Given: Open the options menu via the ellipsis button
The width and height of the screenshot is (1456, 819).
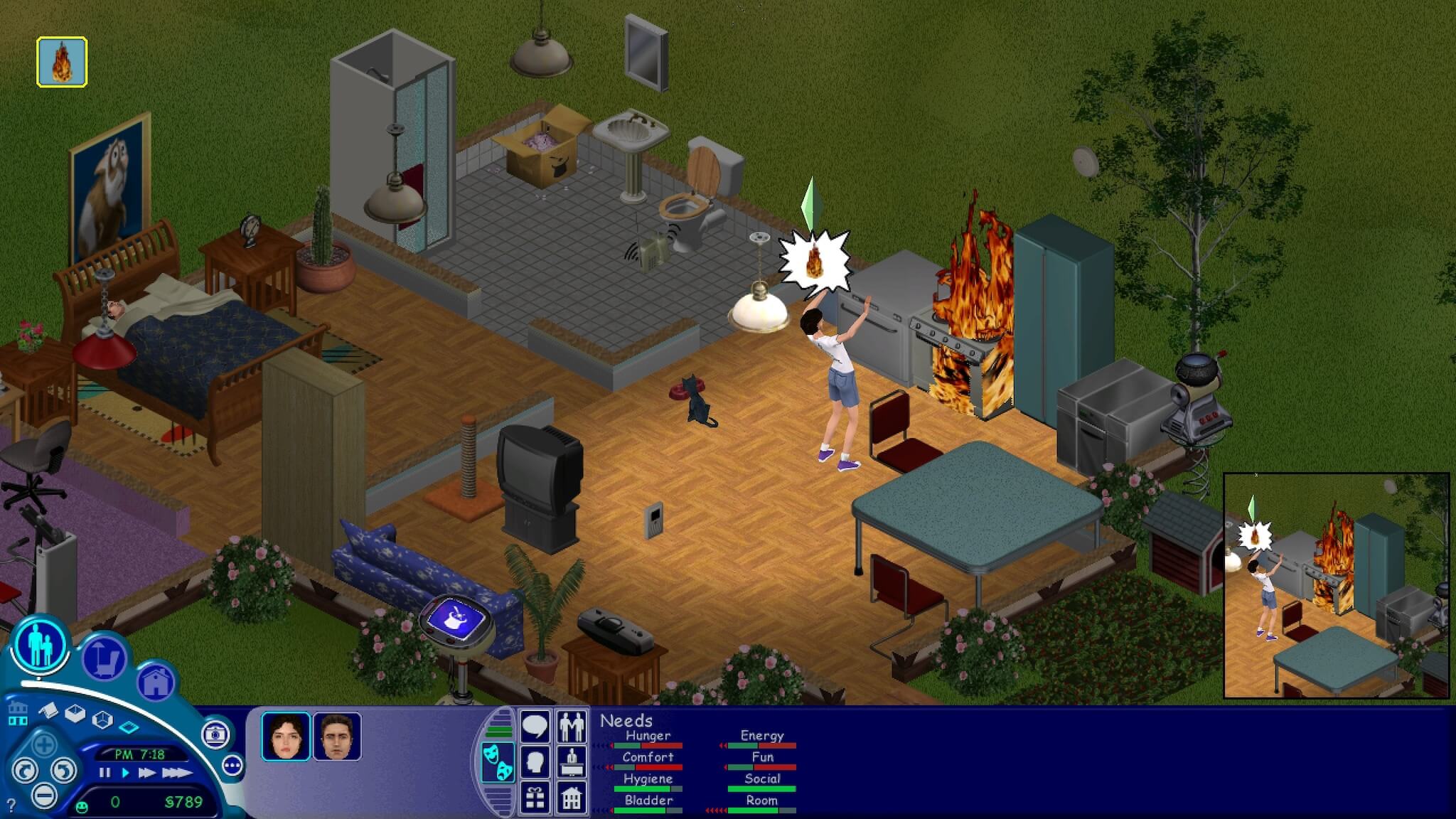Looking at the screenshot, I should pos(232,766).
